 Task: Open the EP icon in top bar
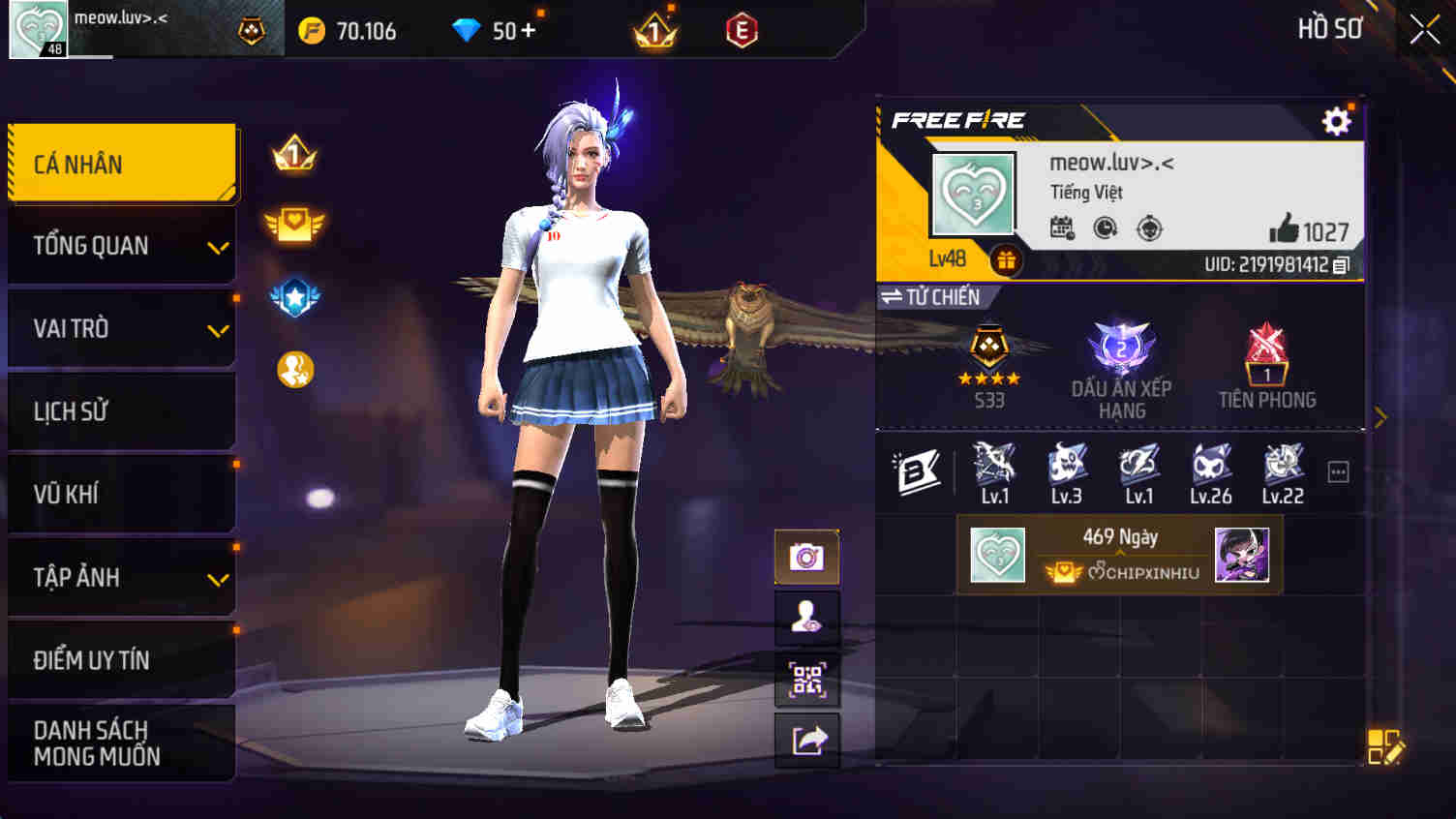[x=742, y=29]
